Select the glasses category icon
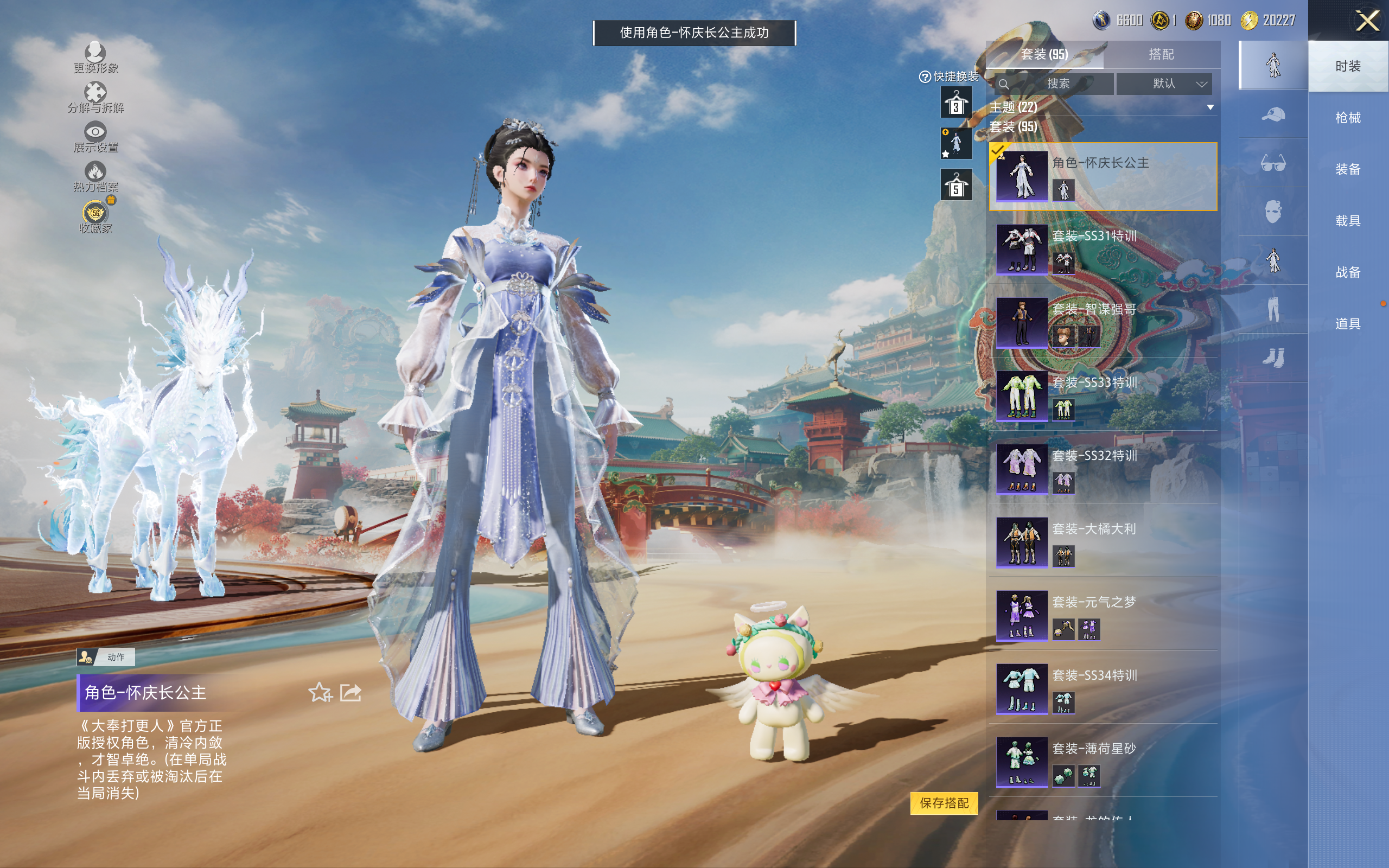 pyautogui.click(x=1272, y=163)
